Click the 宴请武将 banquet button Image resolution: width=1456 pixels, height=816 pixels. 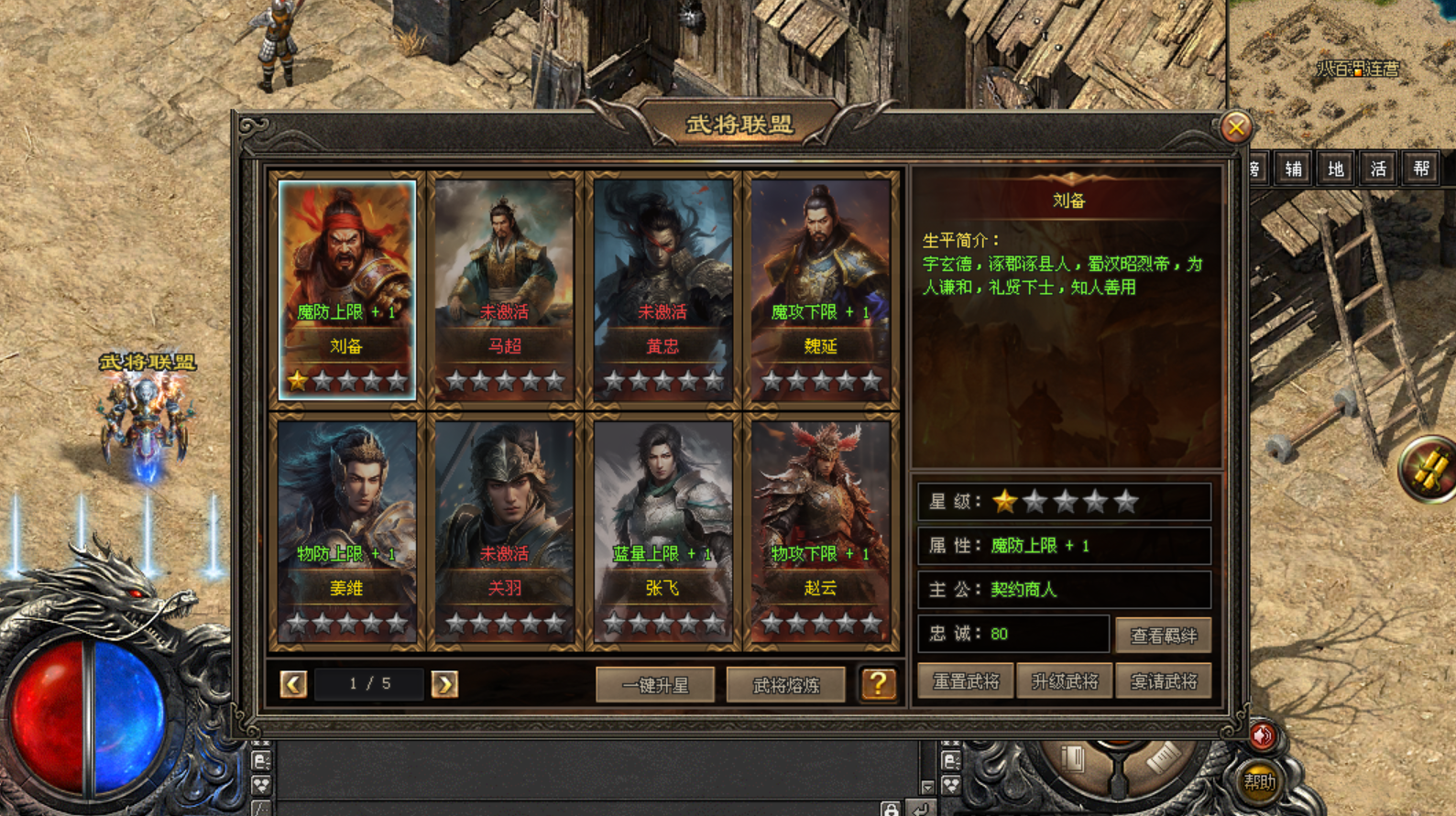coord(1163,681)
